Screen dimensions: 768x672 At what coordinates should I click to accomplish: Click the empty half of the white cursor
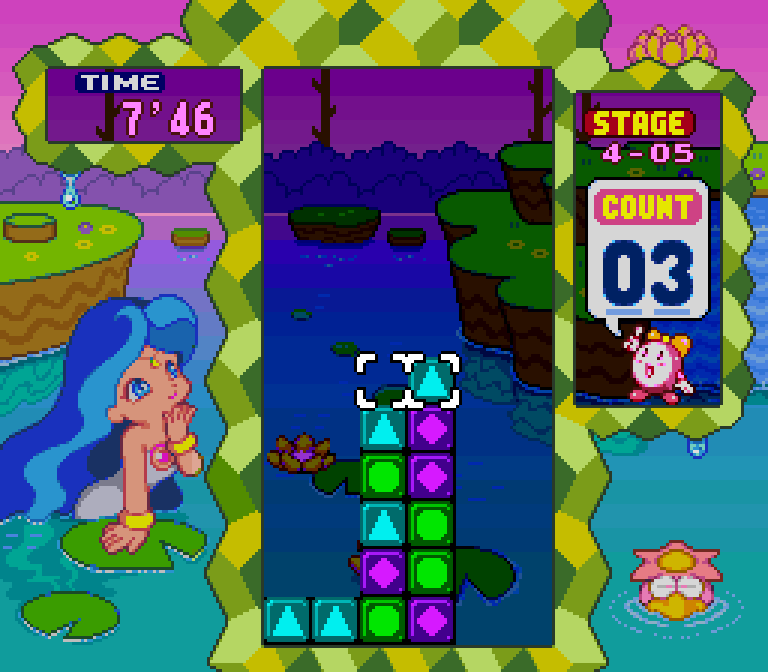tap(383, 381)
